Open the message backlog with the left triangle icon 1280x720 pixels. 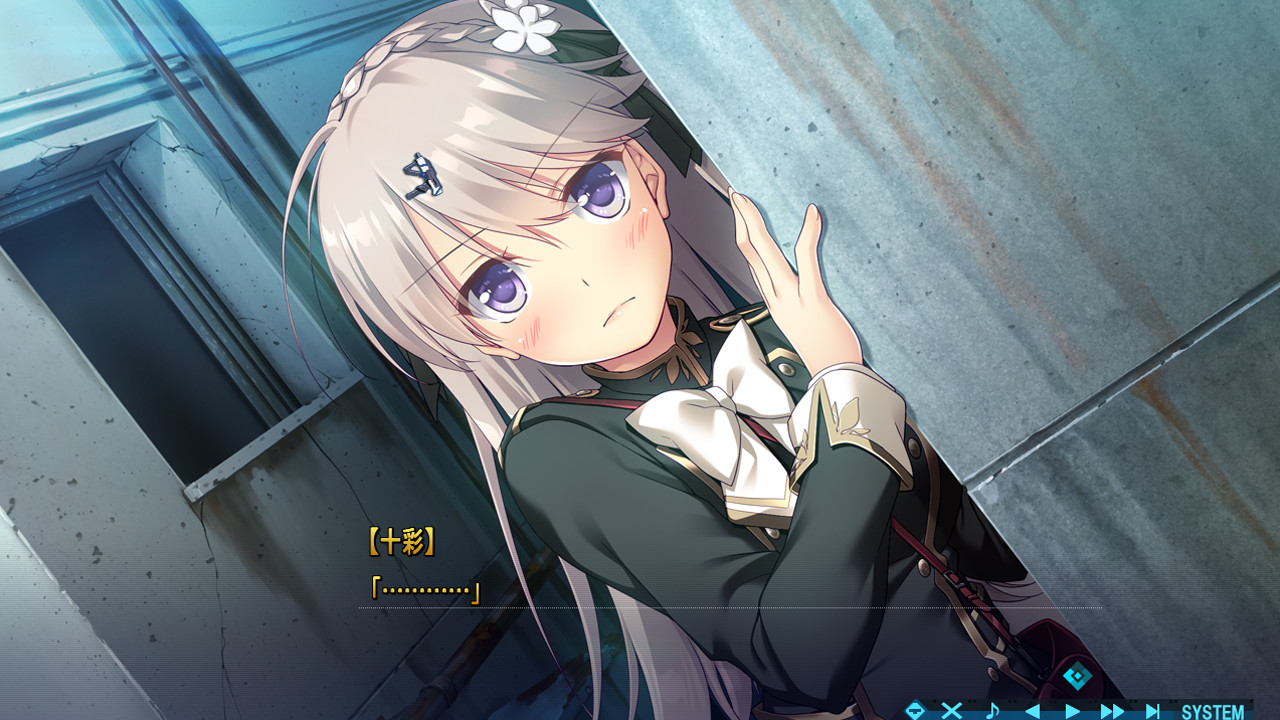(1033, 709)
